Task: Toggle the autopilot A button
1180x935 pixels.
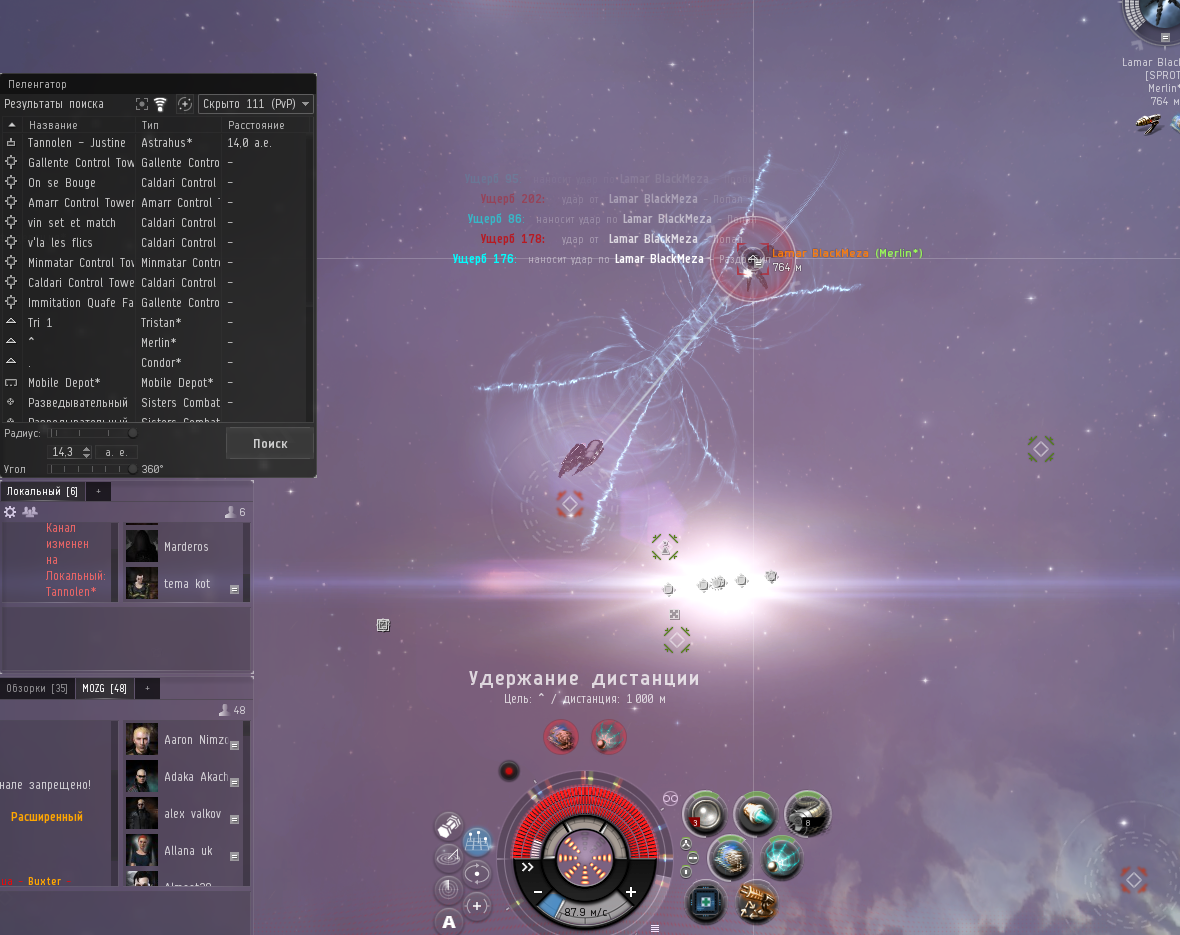Action: click(x=449, y=922)
